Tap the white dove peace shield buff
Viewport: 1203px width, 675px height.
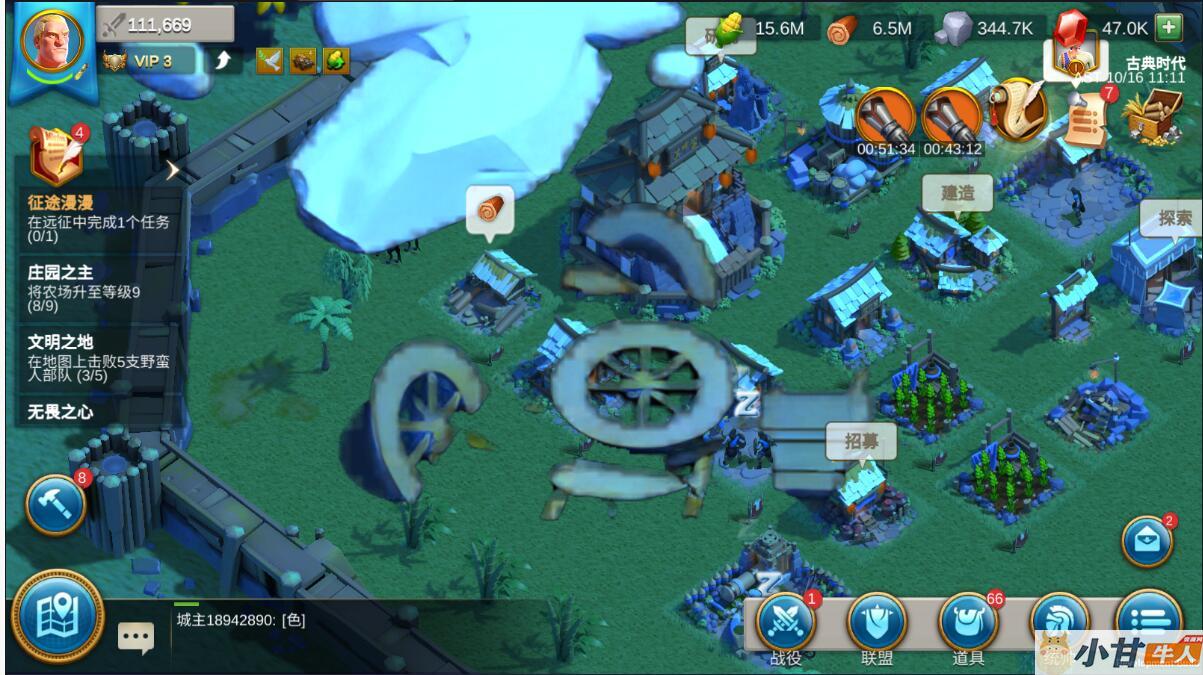269,61
